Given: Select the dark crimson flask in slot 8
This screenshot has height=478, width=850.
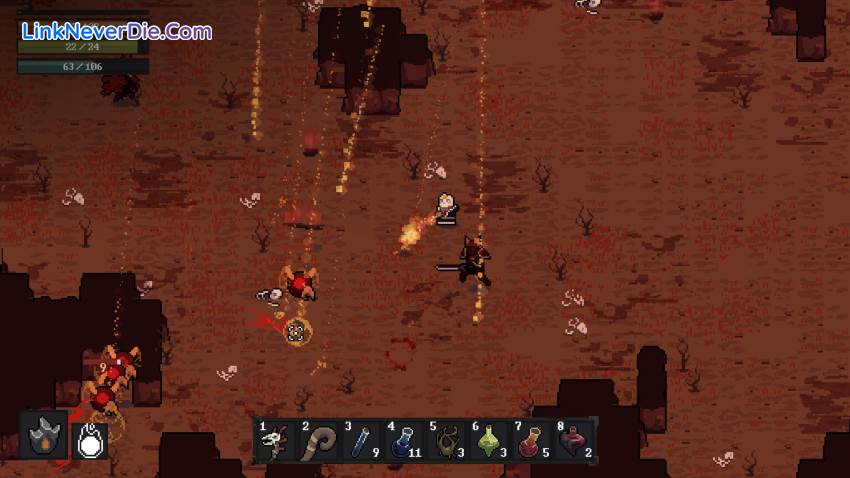Looking at the screenshot, I should tap(572, 441).
